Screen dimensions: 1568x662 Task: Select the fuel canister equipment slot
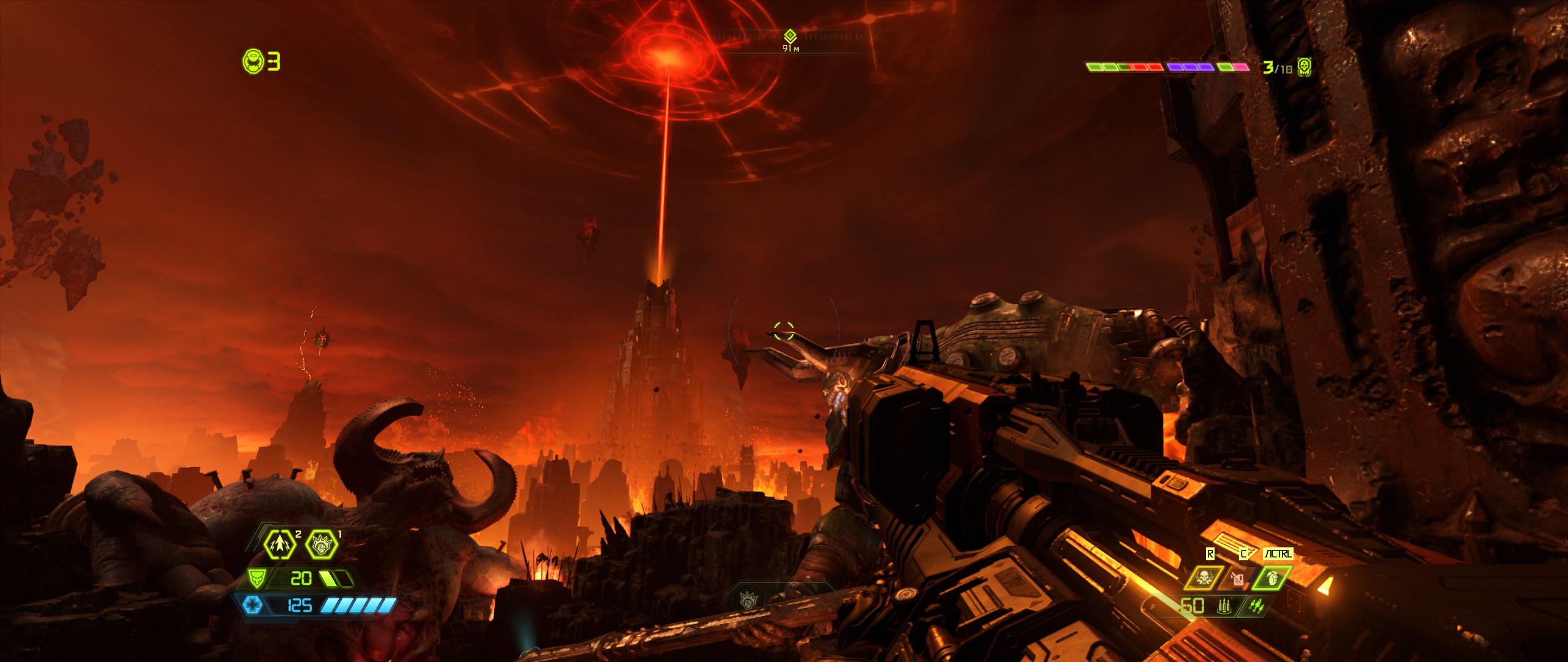coord(1237,578)
